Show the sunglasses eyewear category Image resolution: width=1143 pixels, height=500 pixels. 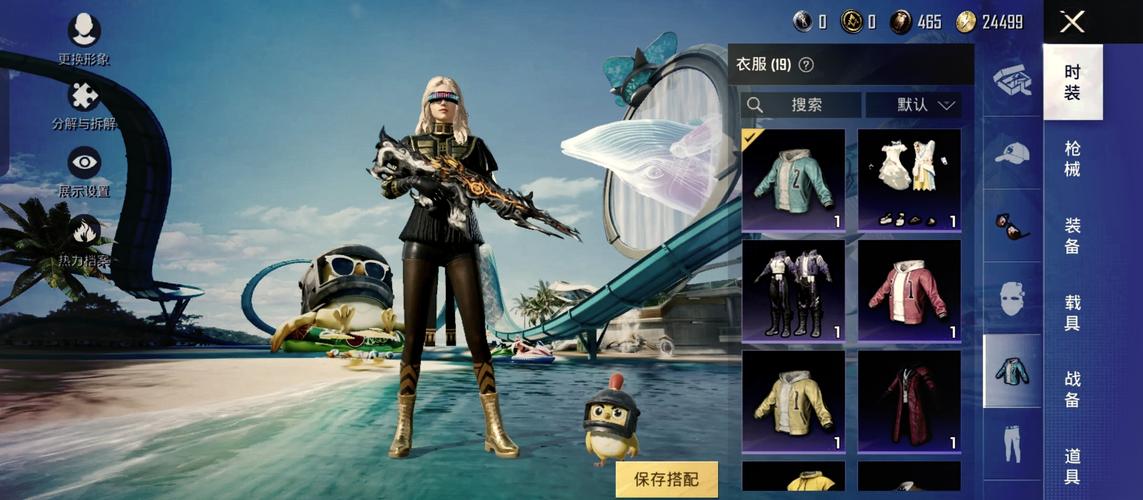(1012, 226)
